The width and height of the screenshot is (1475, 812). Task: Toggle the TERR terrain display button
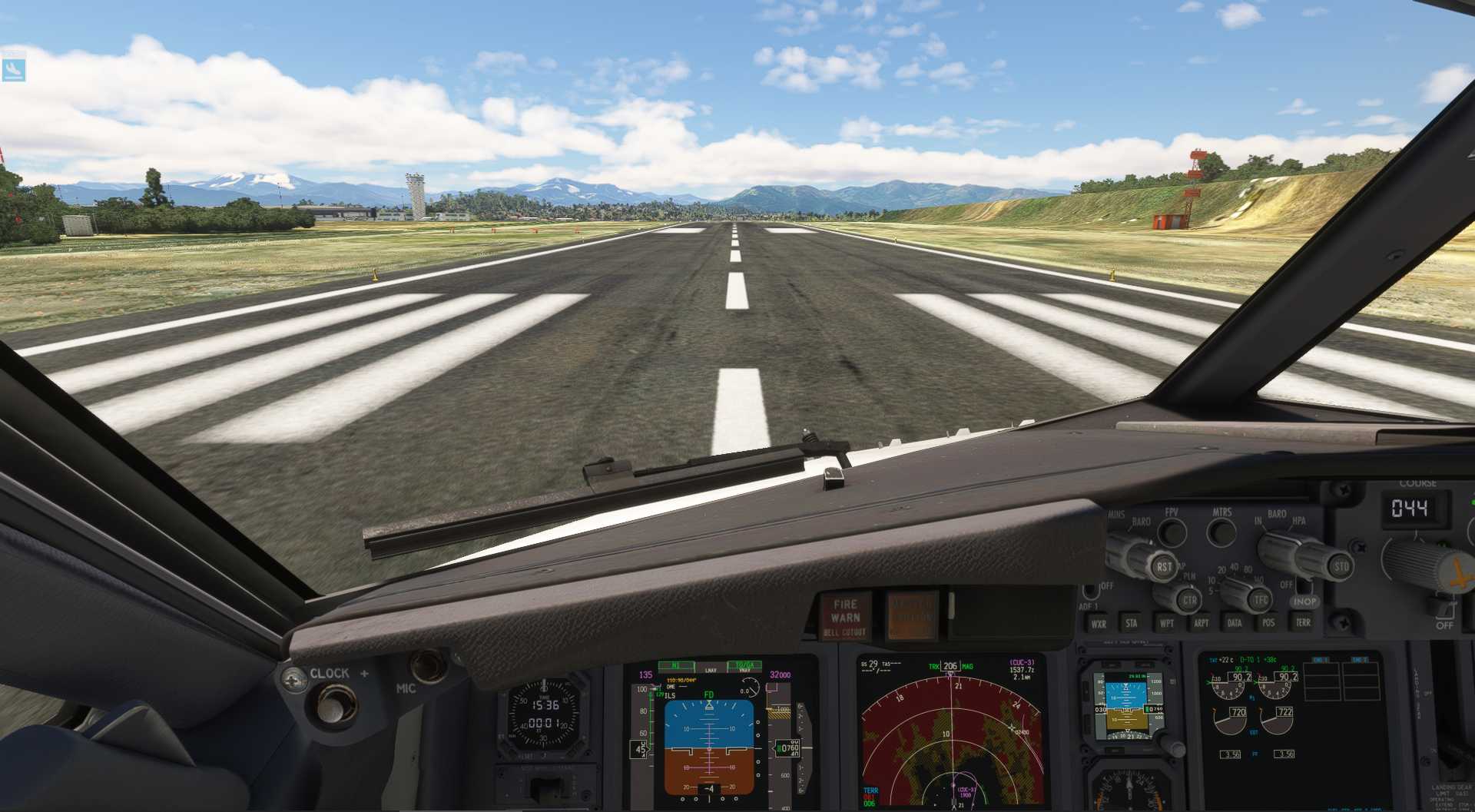click(x=1303, y=622)
